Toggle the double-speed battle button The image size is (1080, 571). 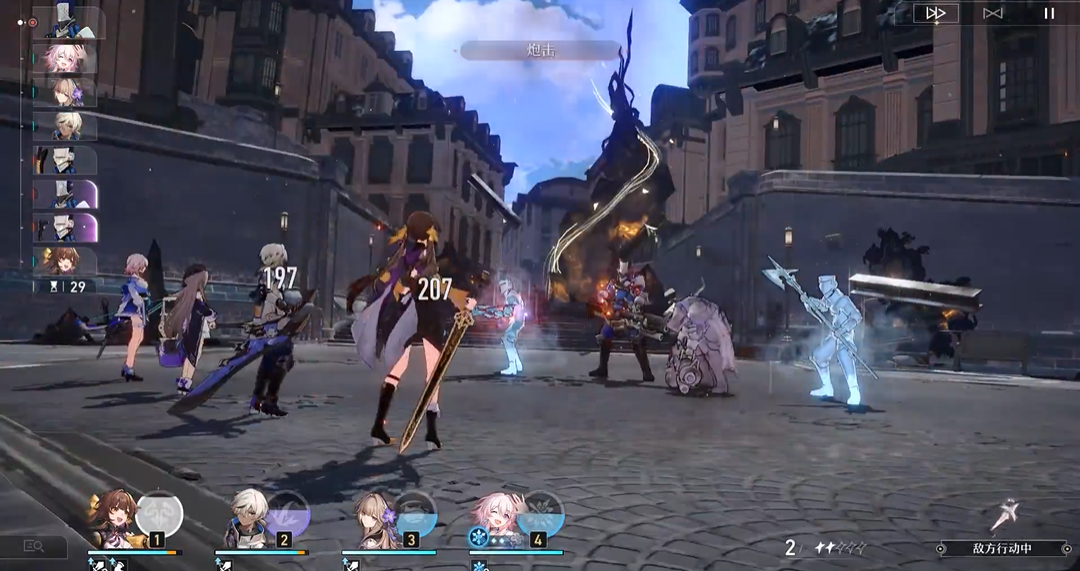936,13
